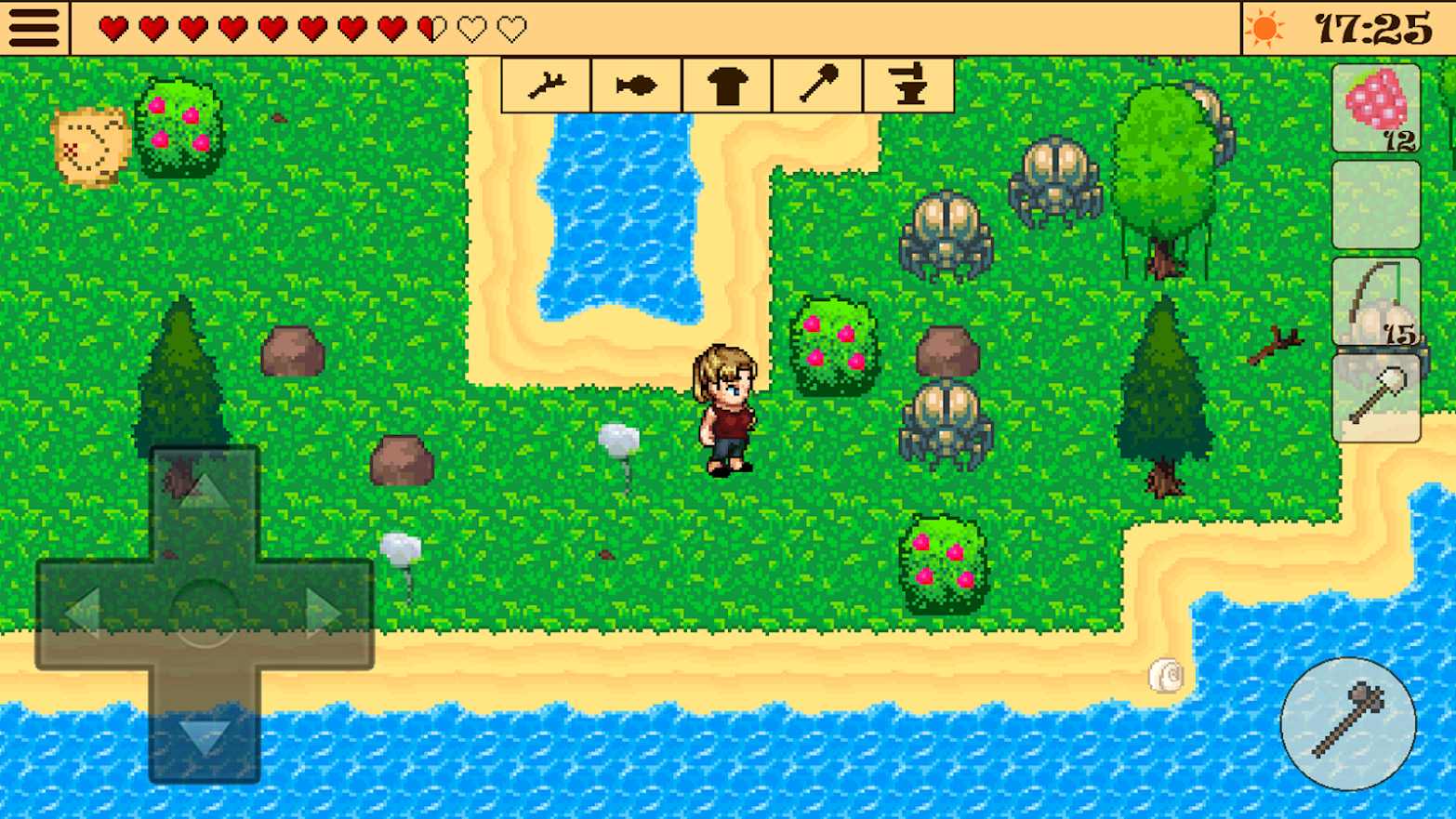The image size is (1456, 819).
Task: Select the stick crafting category icon
Action: coord(547,85)
